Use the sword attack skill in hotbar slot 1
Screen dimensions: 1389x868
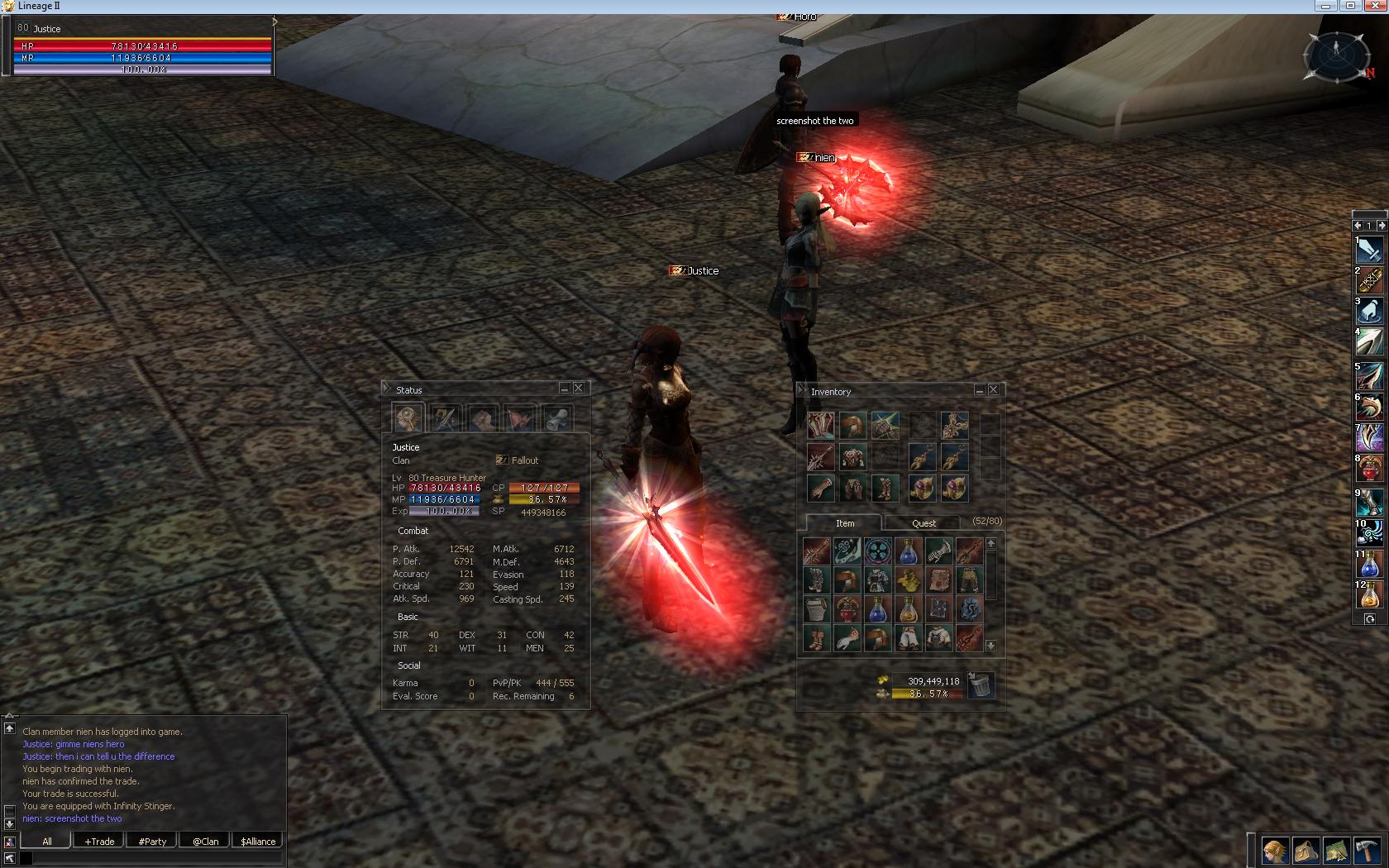pyautogui.click(x=1369, y=250)
